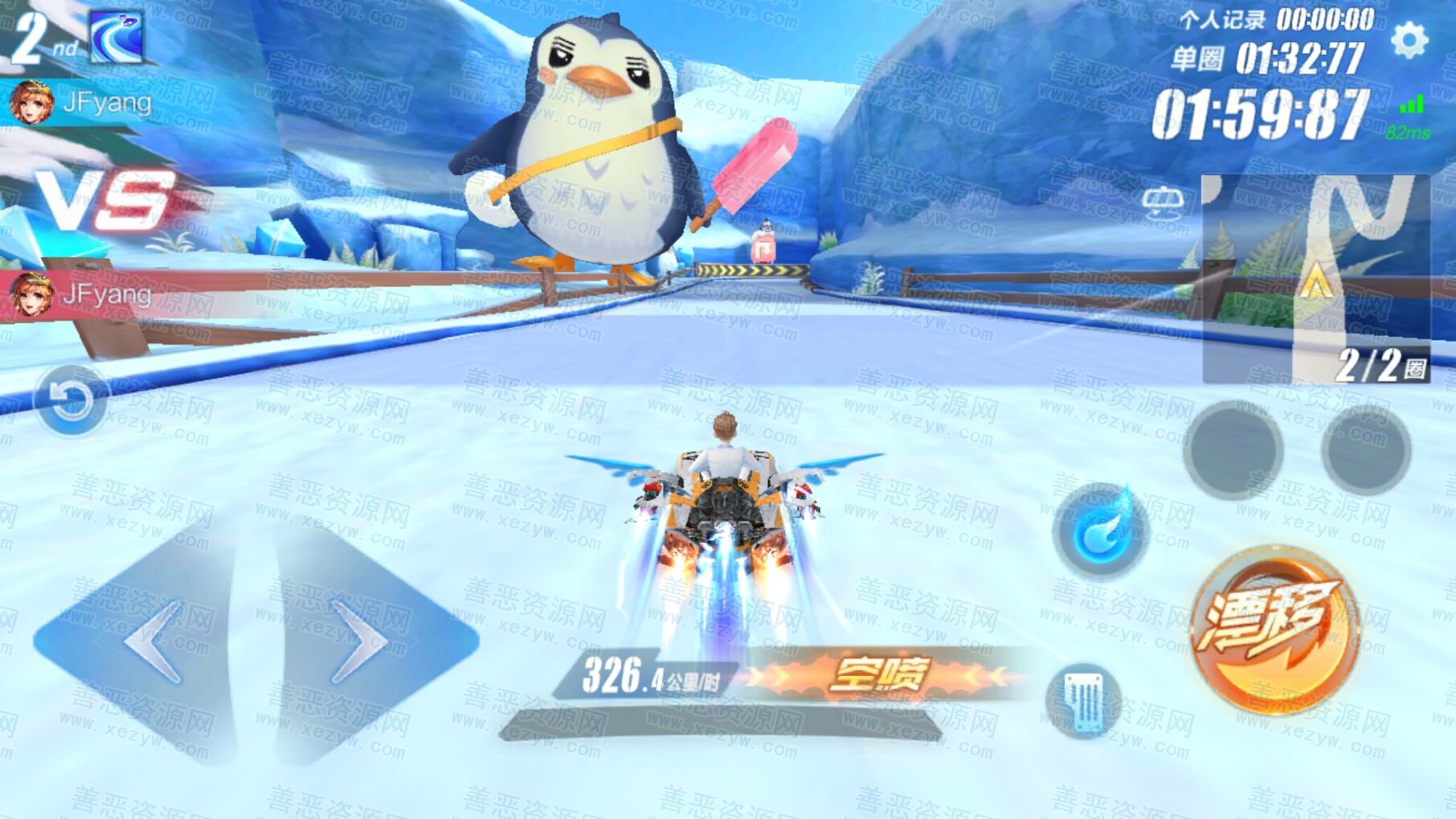Click the track minimap
Image resolution: width=1456 pixels, height=819 pixels.
point(1315,277)
